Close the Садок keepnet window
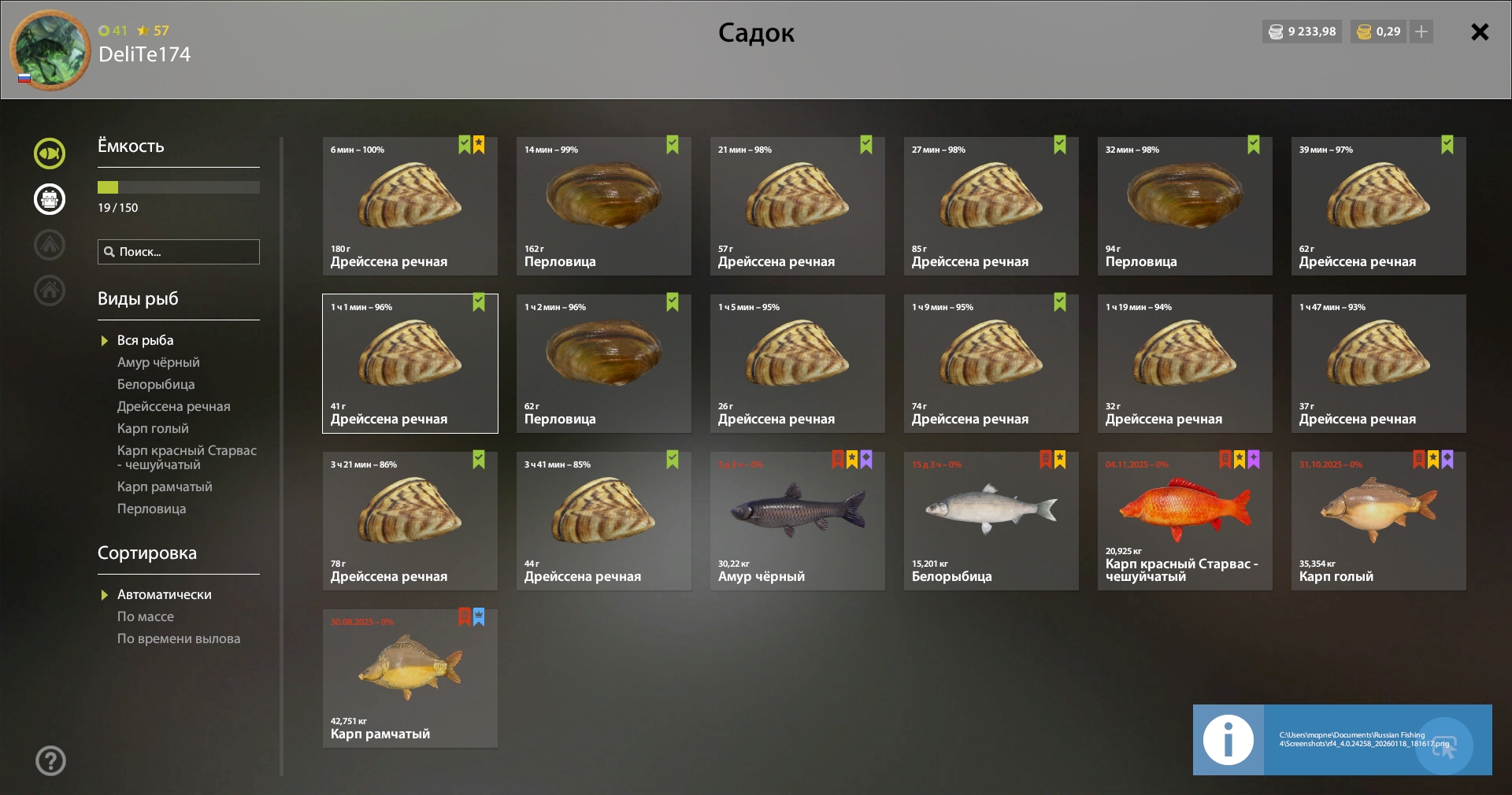 click(1480, 32)
